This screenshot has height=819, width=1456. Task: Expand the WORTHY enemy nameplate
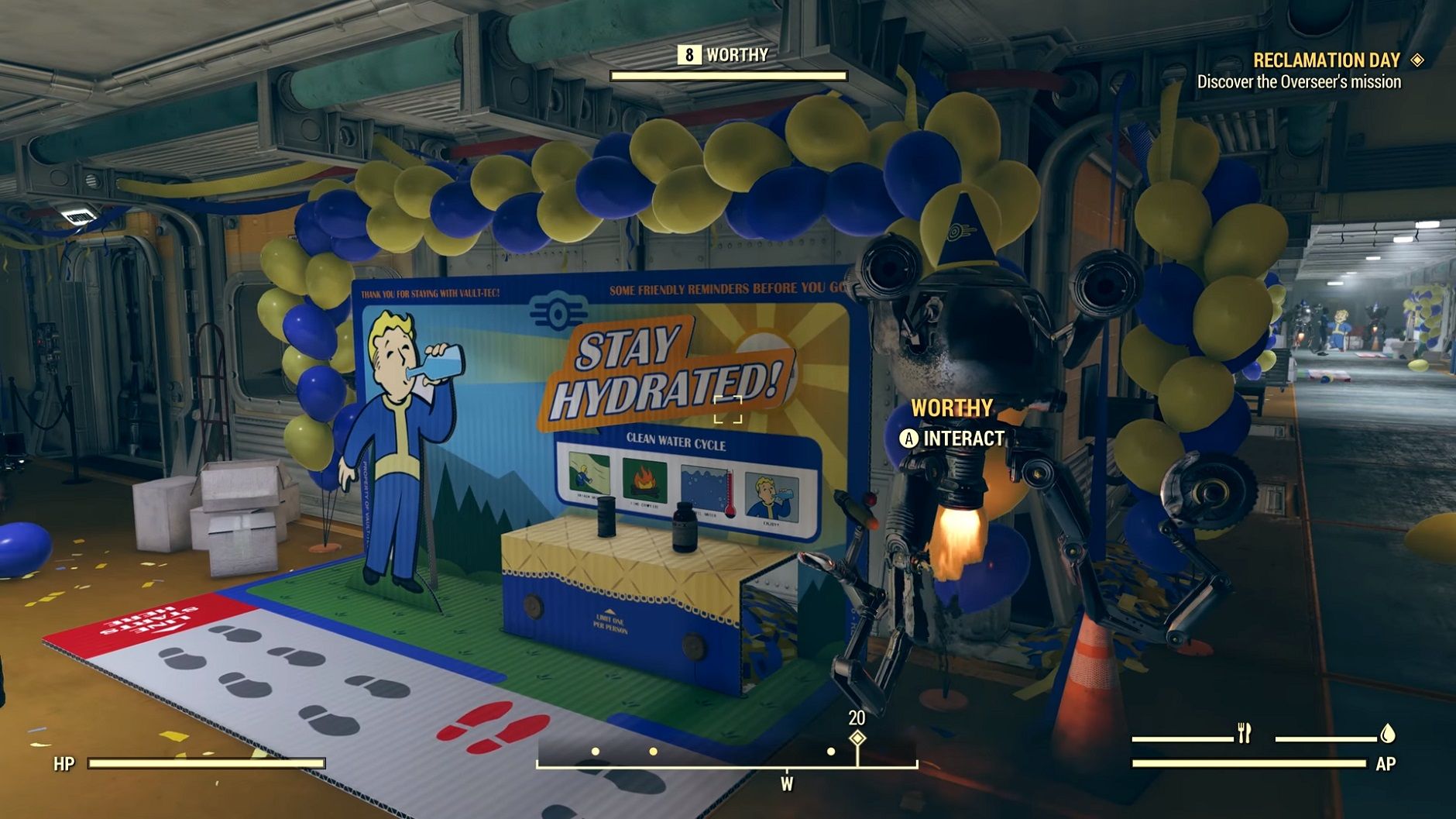click(953, 406)
